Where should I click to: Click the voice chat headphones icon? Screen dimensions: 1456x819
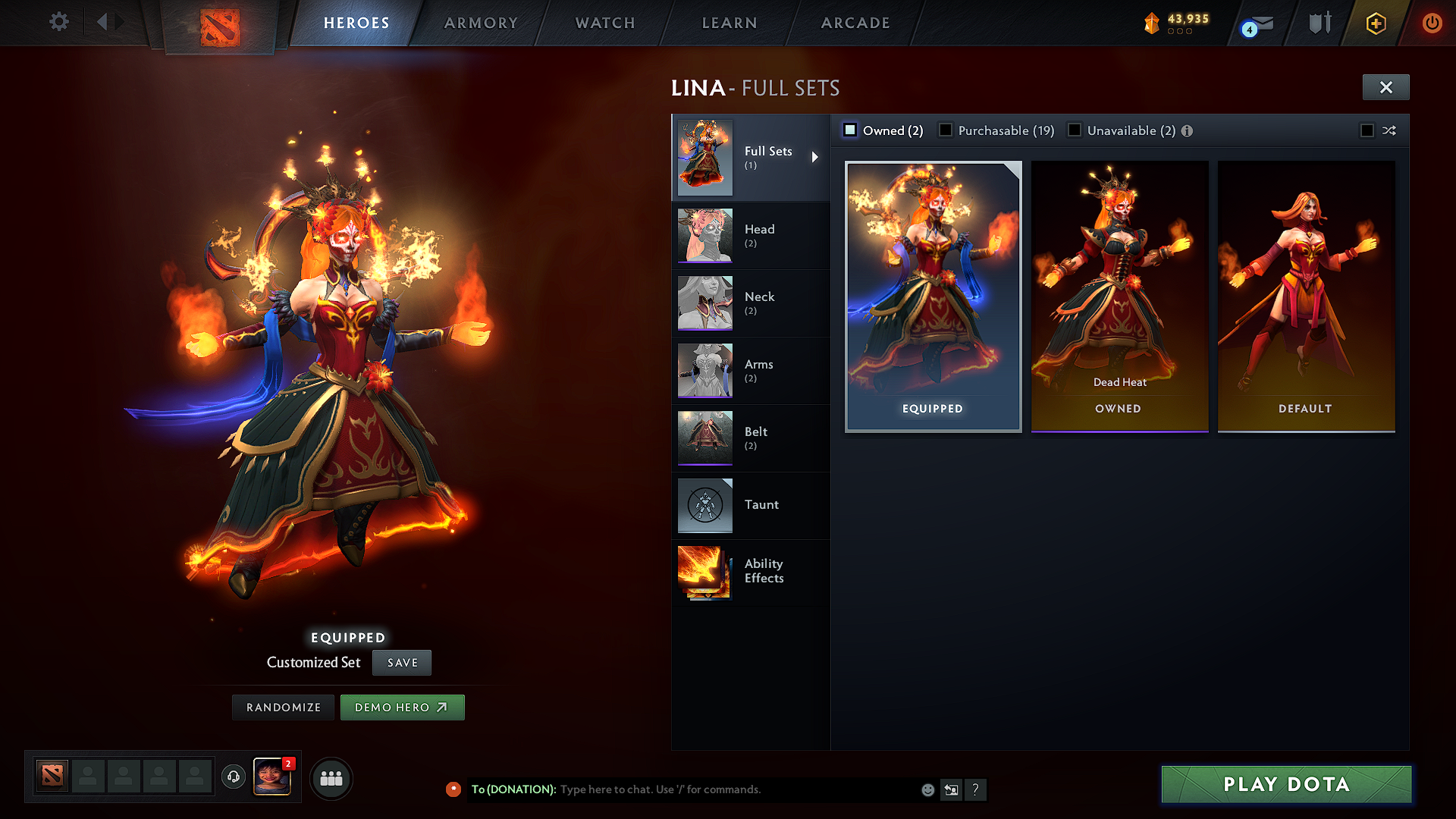click(x=235, y=777)
